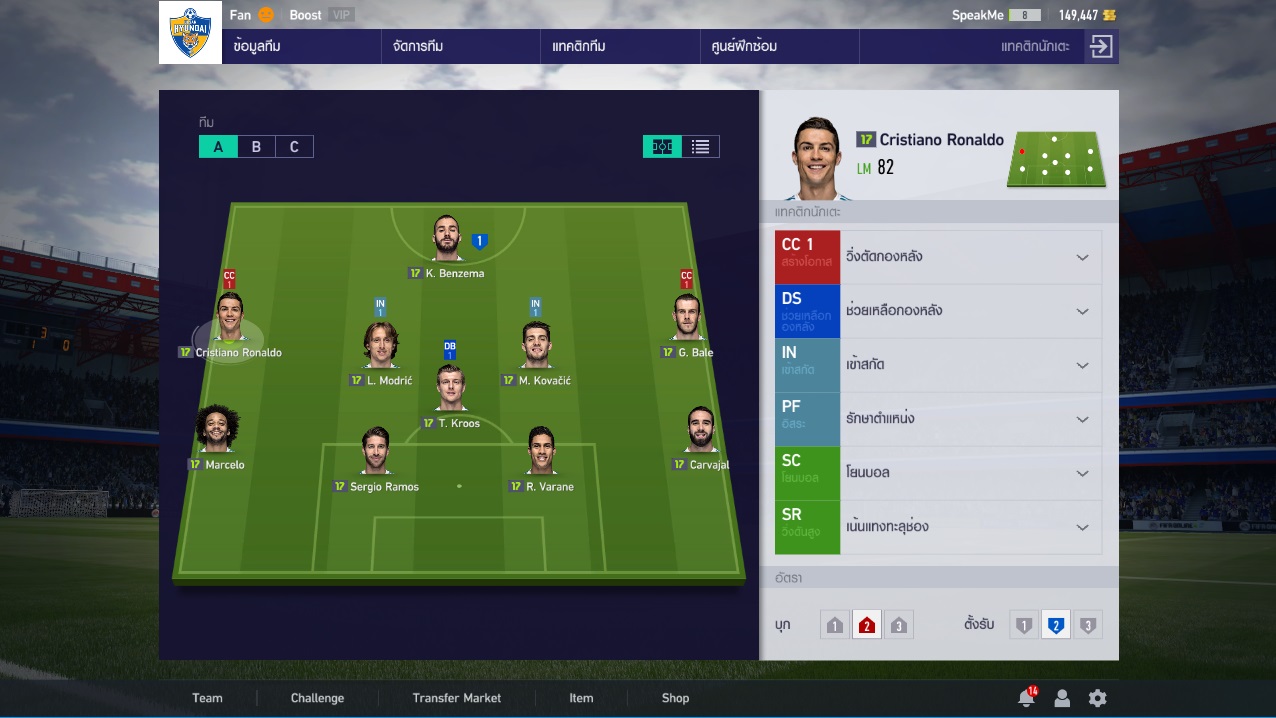
Task: Open the Challenge menu
Action: [317, 698]
